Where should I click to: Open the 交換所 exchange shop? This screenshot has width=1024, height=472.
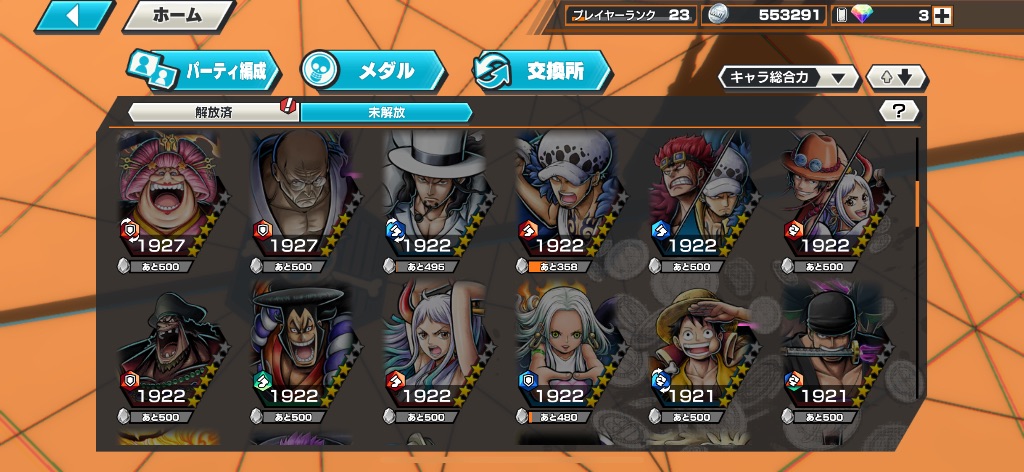(543, 71)
